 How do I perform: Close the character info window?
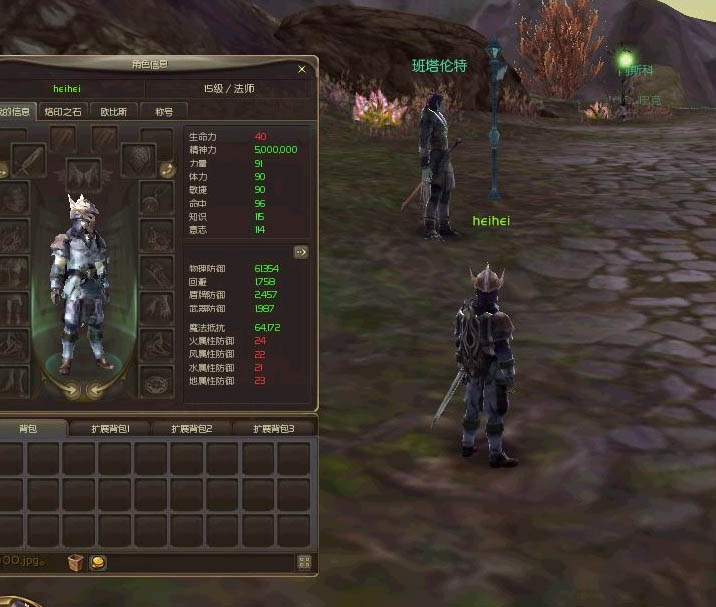302,69
